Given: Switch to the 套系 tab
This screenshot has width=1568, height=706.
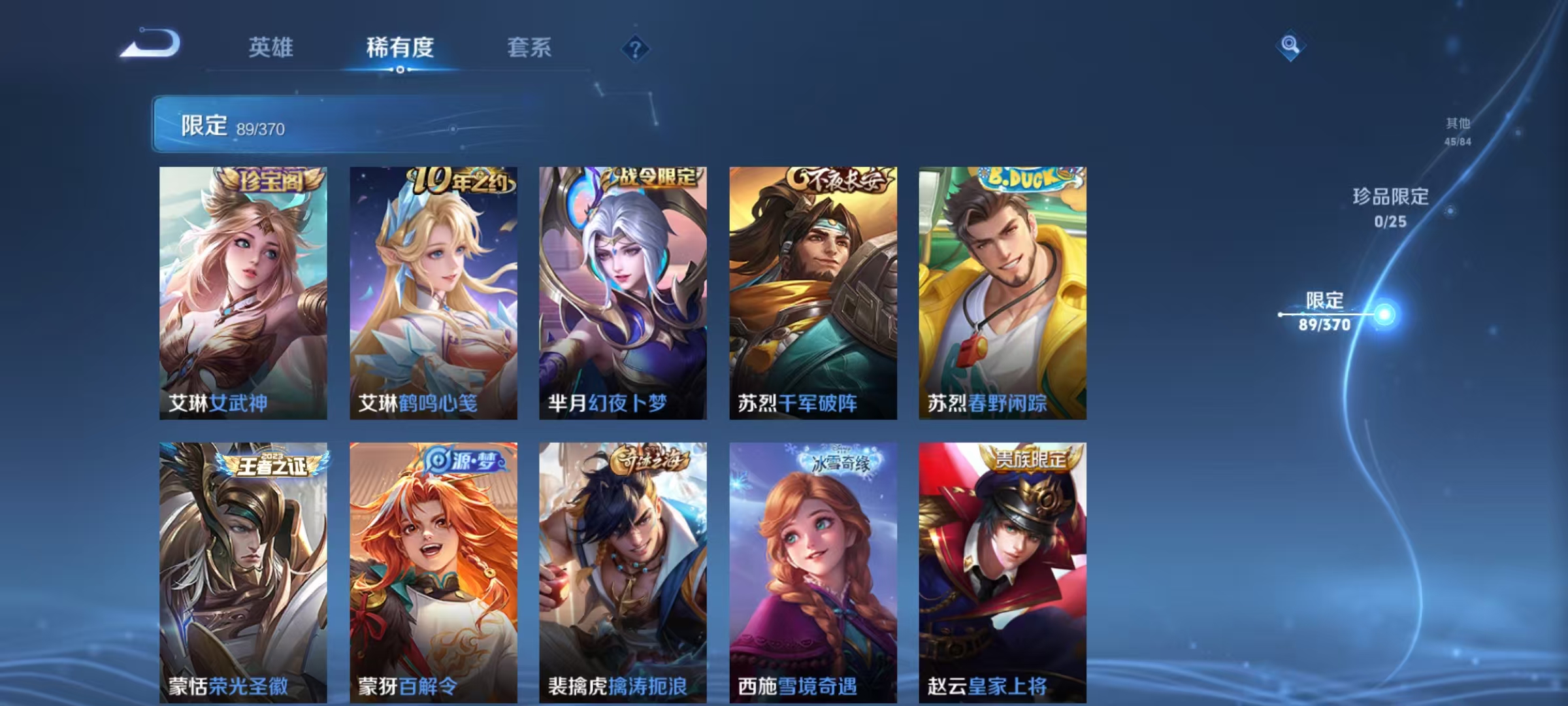Looking at the screenshot, I should [x=531, y=47].
